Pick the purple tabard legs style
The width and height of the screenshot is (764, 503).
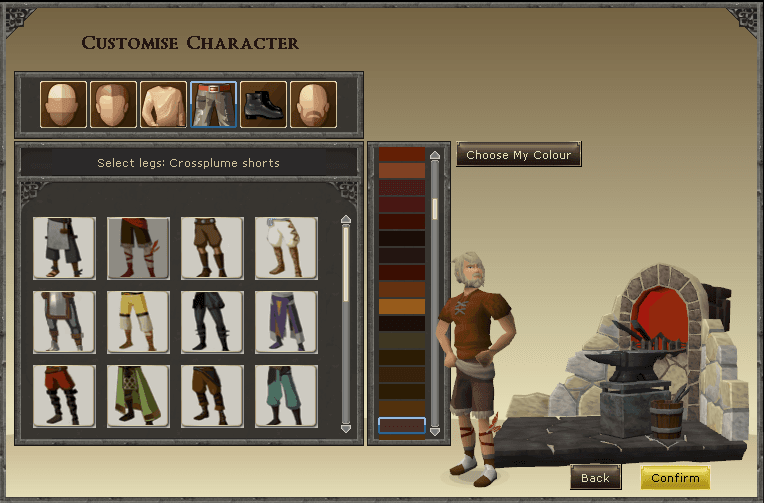pyautogui.click(x=286, y=322)
